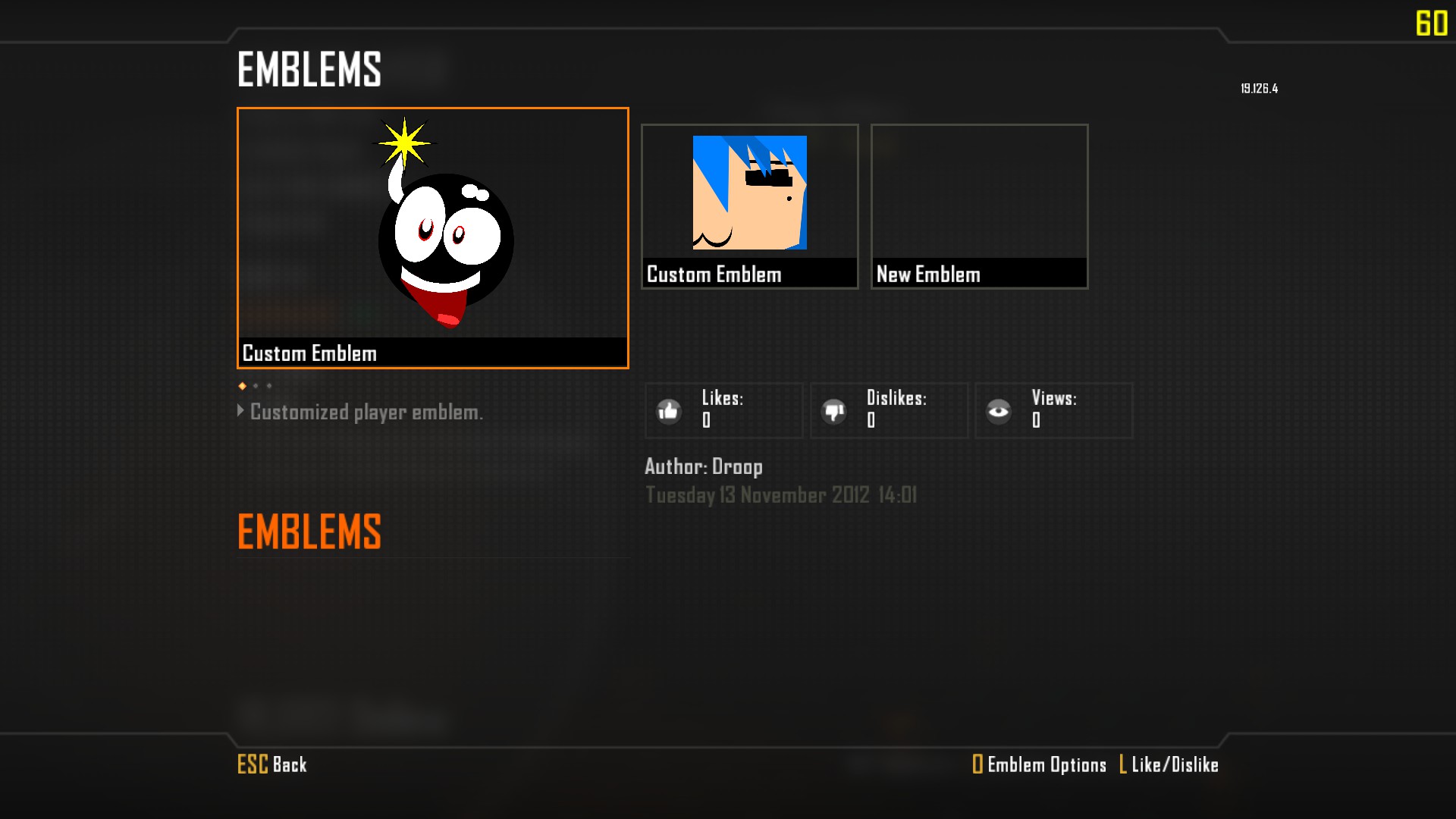The height and width of the screenshot is (819, 1456).
Task: Open the New Emblem slot
Action: (x=979, y=206)
